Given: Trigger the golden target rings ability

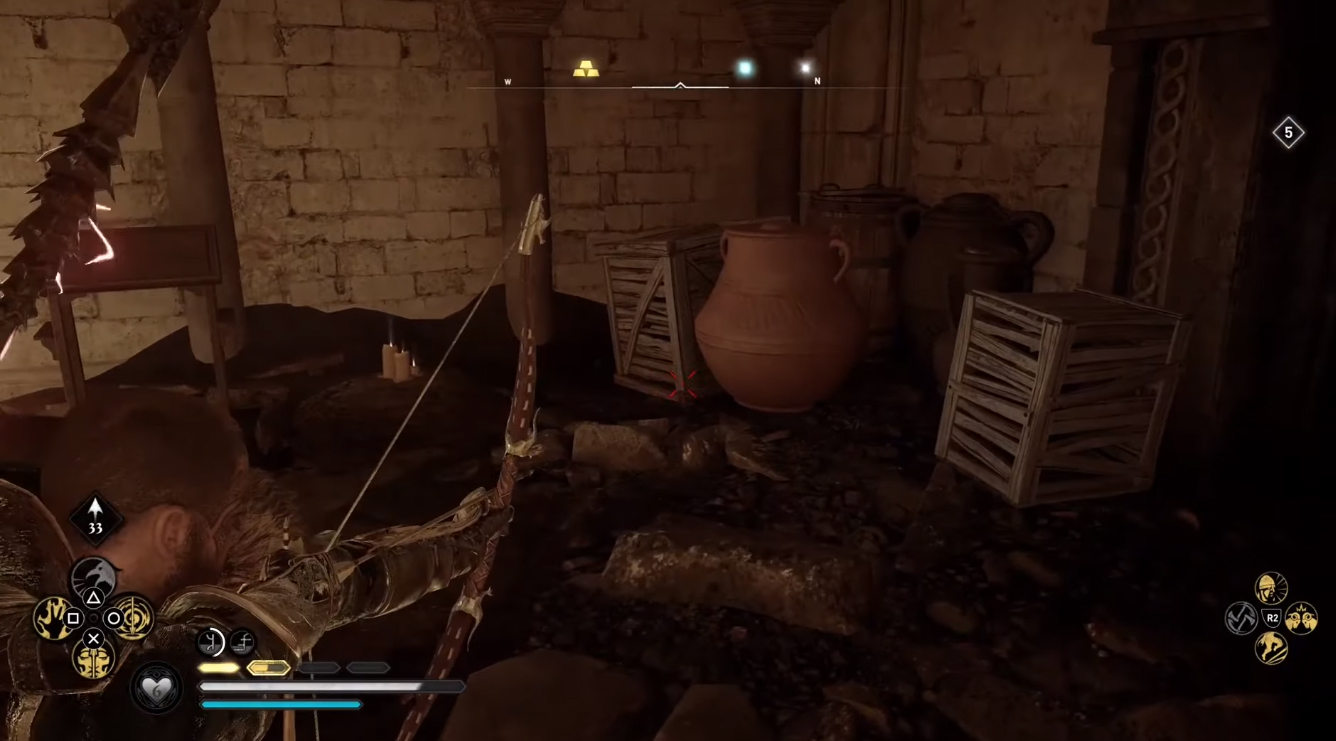Looking at the screenshot, I should [x=133, y=618].
